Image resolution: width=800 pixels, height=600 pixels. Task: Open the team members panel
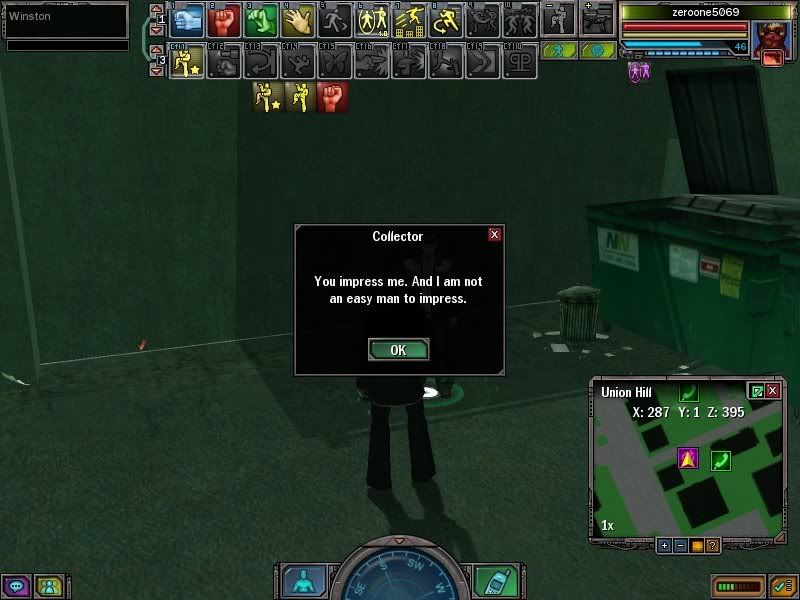tap(47, 586)
